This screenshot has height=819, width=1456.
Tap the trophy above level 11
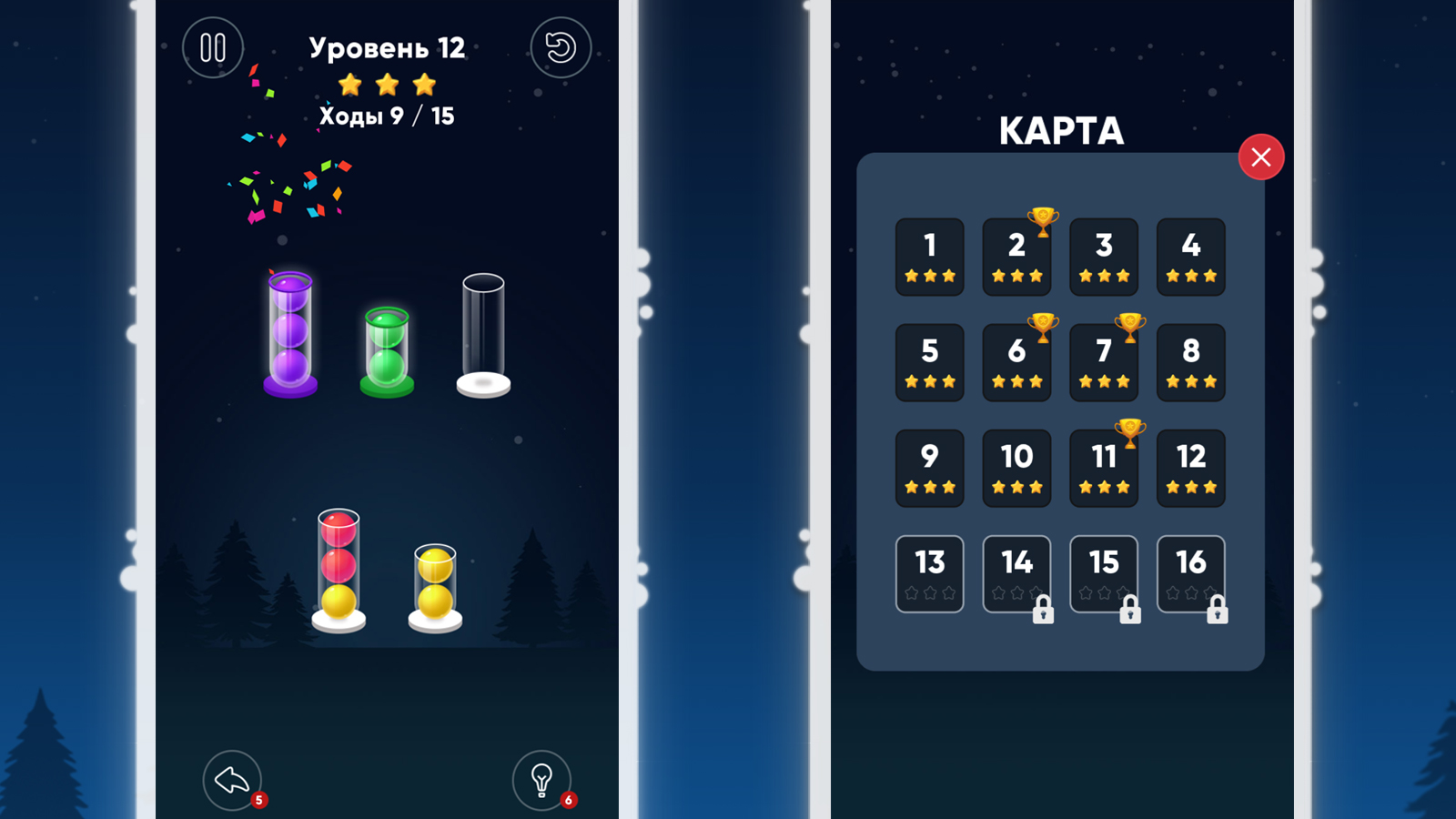click(x=1129, y=429)
